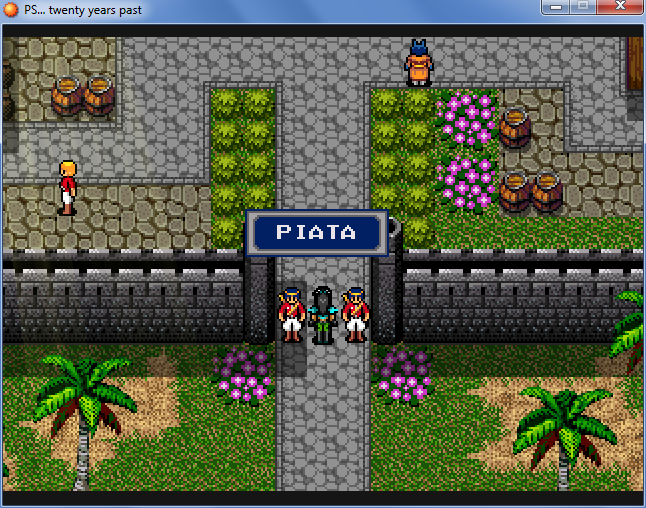The image size is (646, 508).
Task: Minimize the game window
Action: 556,7
